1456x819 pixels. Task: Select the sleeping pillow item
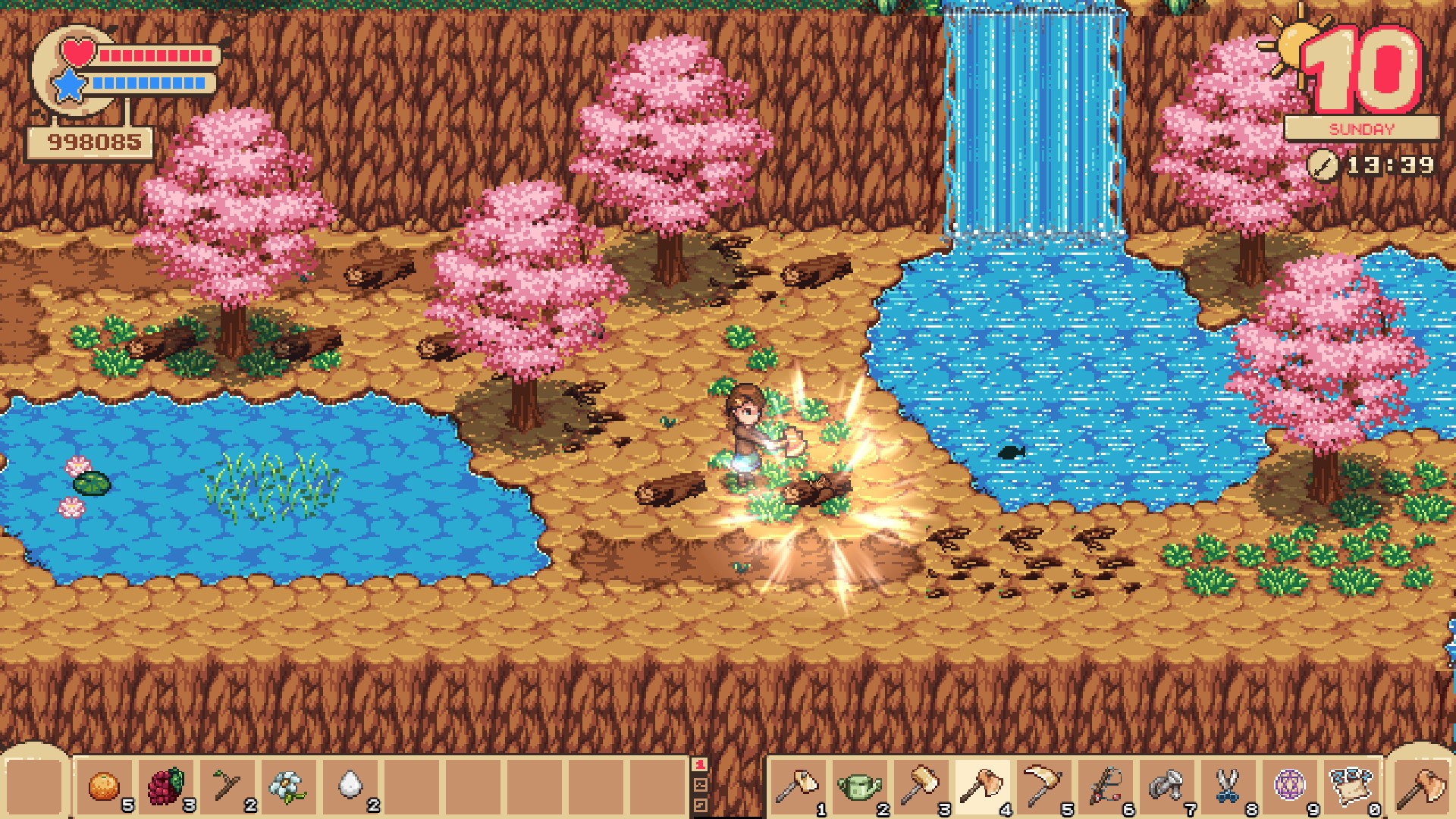[1349, 787]
